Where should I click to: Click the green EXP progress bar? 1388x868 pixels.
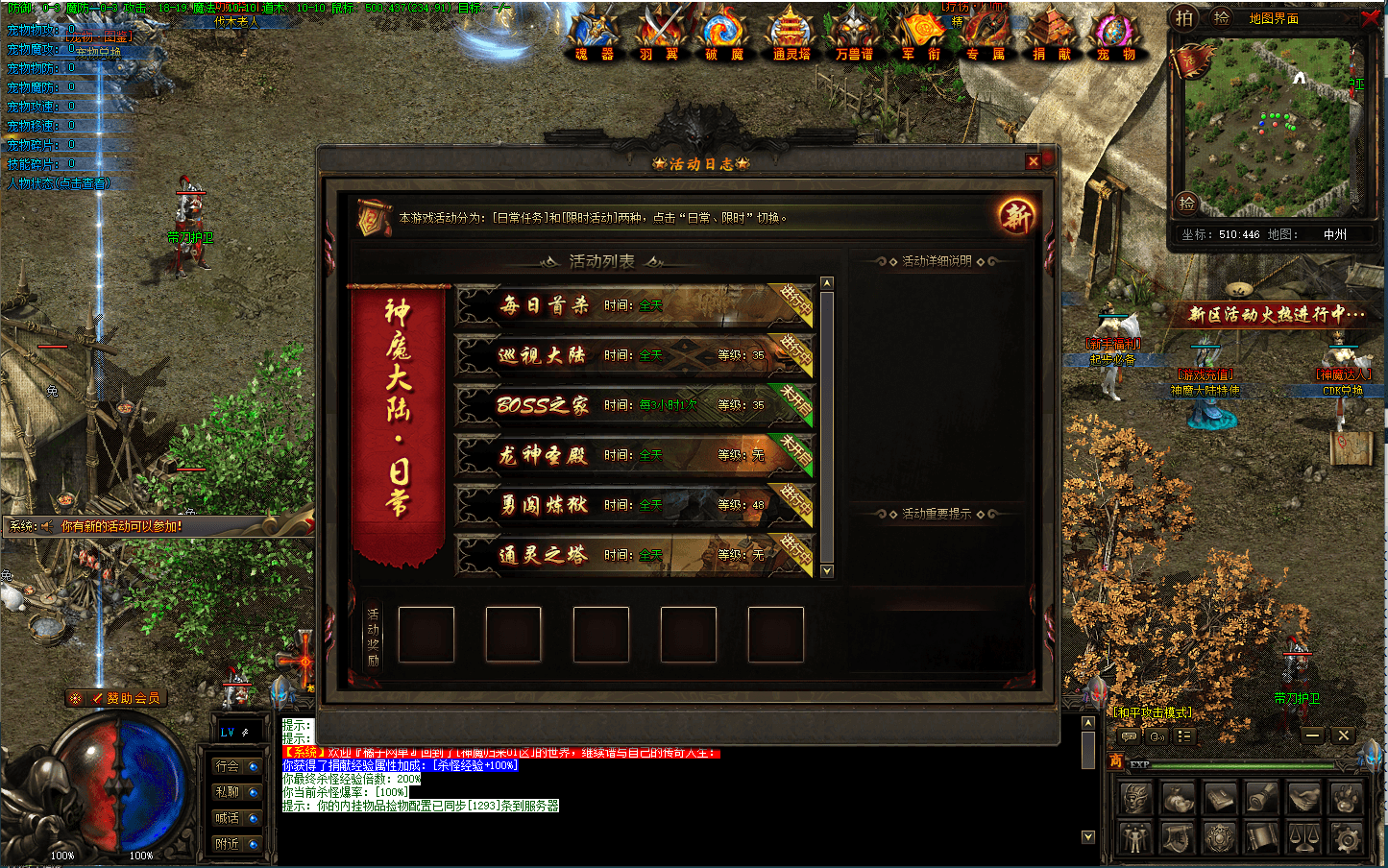click(x=1242, y=765)
